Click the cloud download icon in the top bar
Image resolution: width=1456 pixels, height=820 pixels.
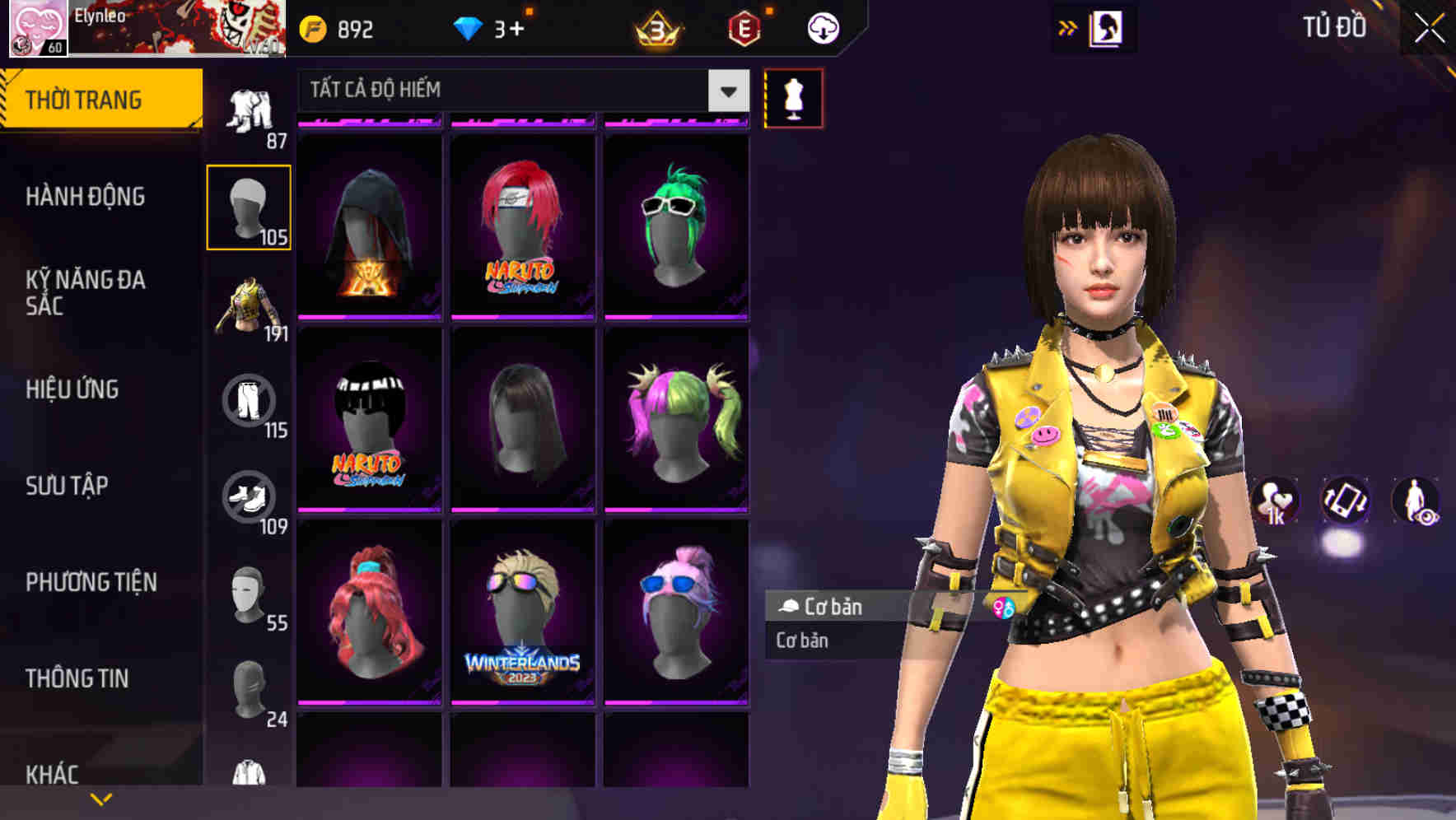[x=821, y=27]
